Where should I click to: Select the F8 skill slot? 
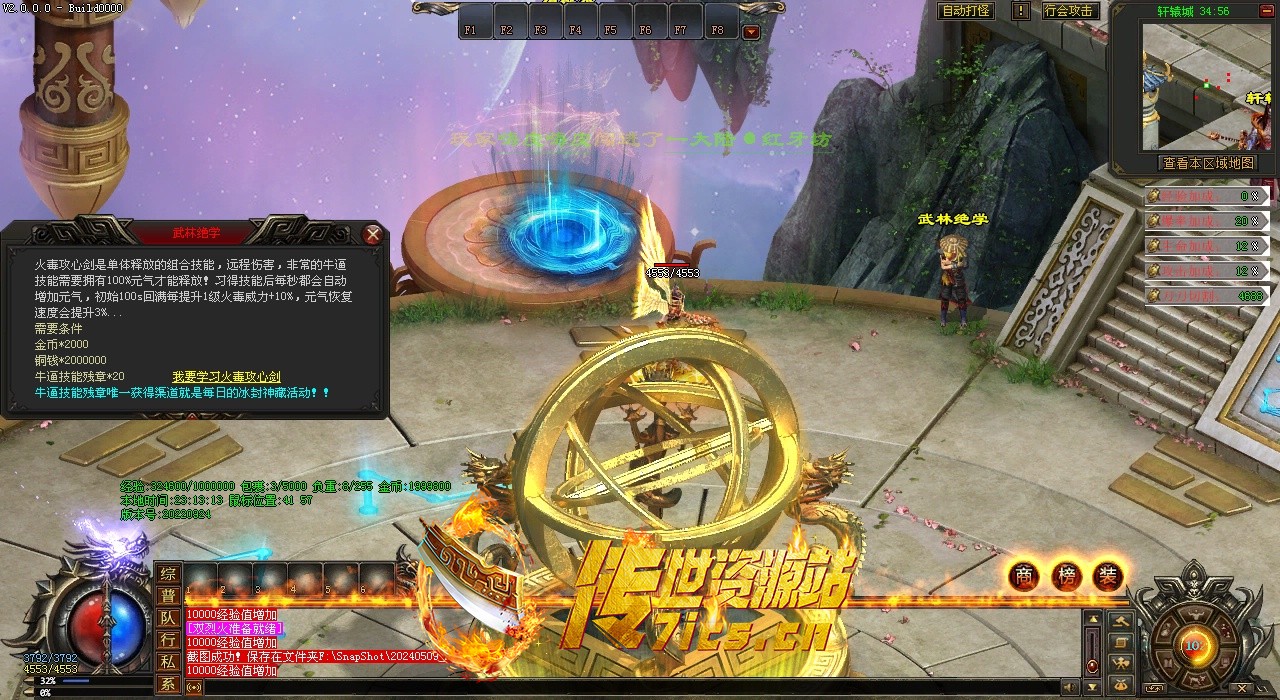point(717,30)
